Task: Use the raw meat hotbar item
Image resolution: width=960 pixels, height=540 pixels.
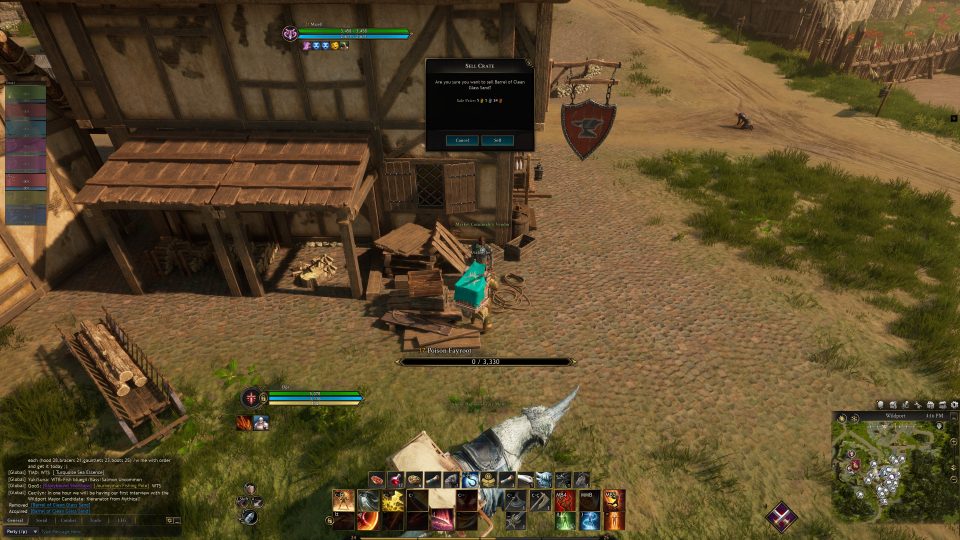Action: (376, 480)
